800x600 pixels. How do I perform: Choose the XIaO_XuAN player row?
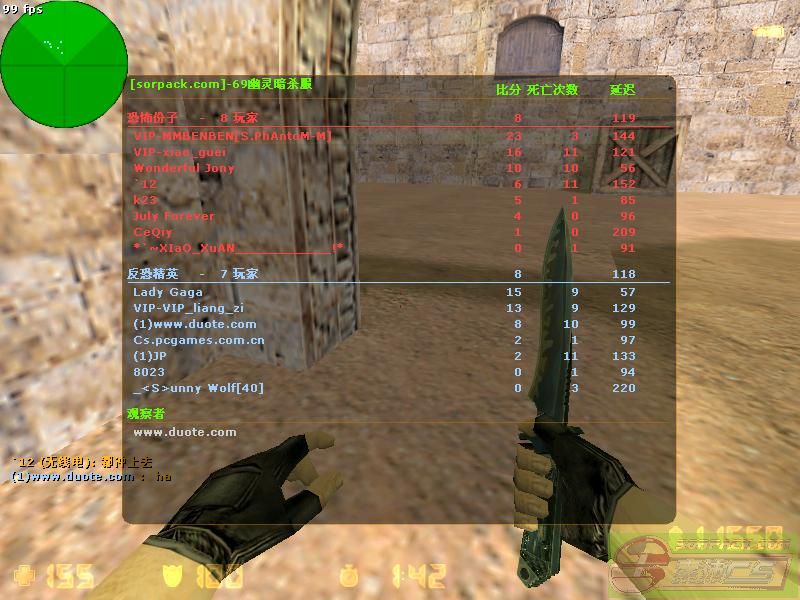tap(238, 248)
